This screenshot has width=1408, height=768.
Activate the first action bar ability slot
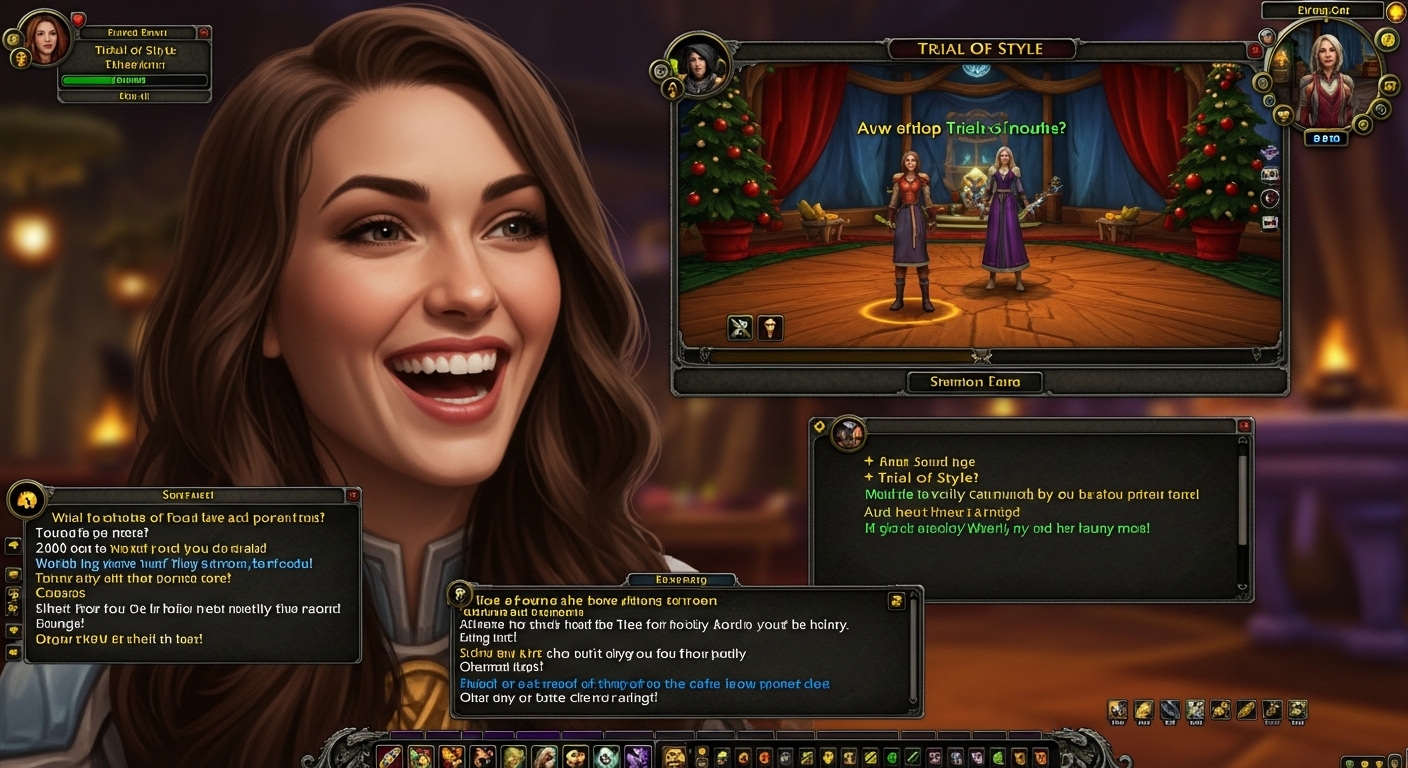pyautogui.click(x=389, y=756)
